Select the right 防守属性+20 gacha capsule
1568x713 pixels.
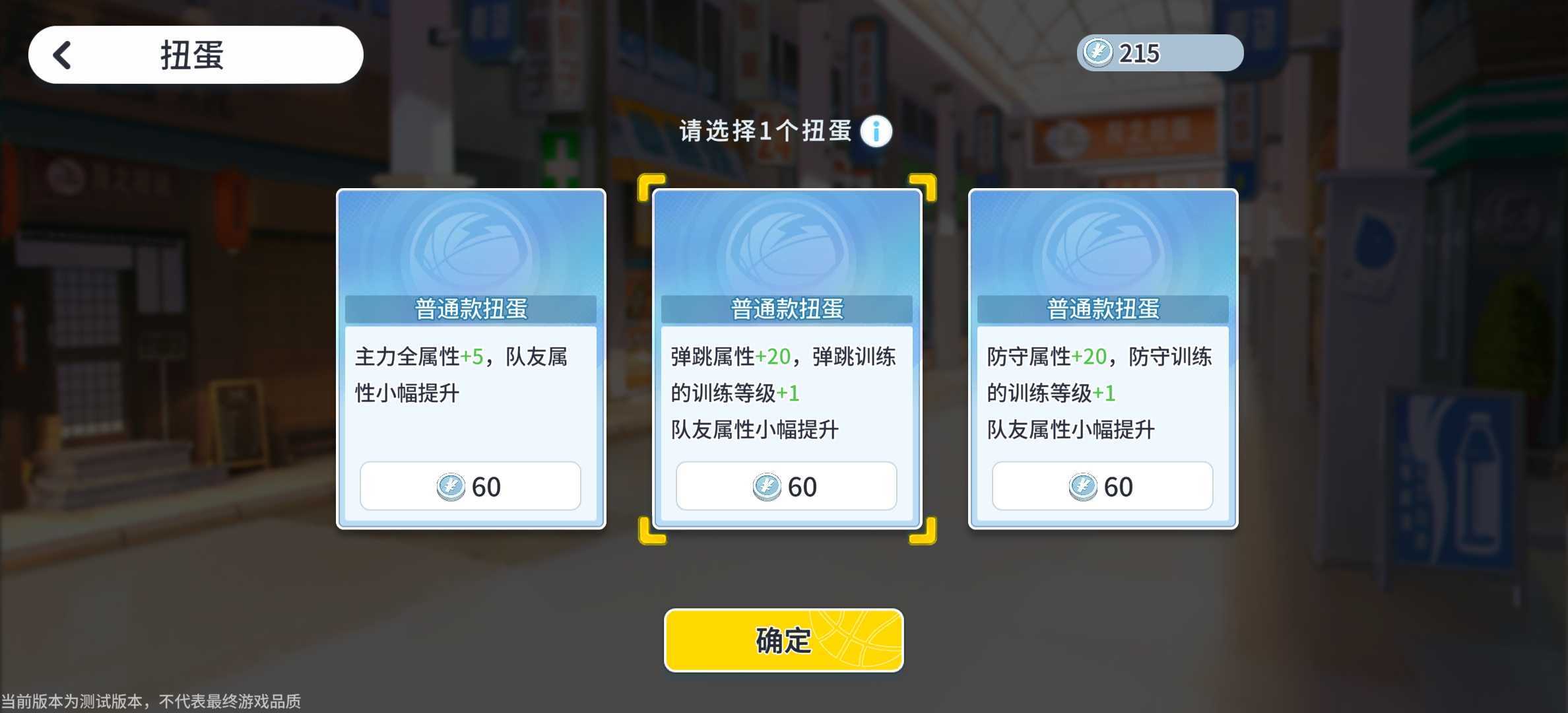[1103, 360]
